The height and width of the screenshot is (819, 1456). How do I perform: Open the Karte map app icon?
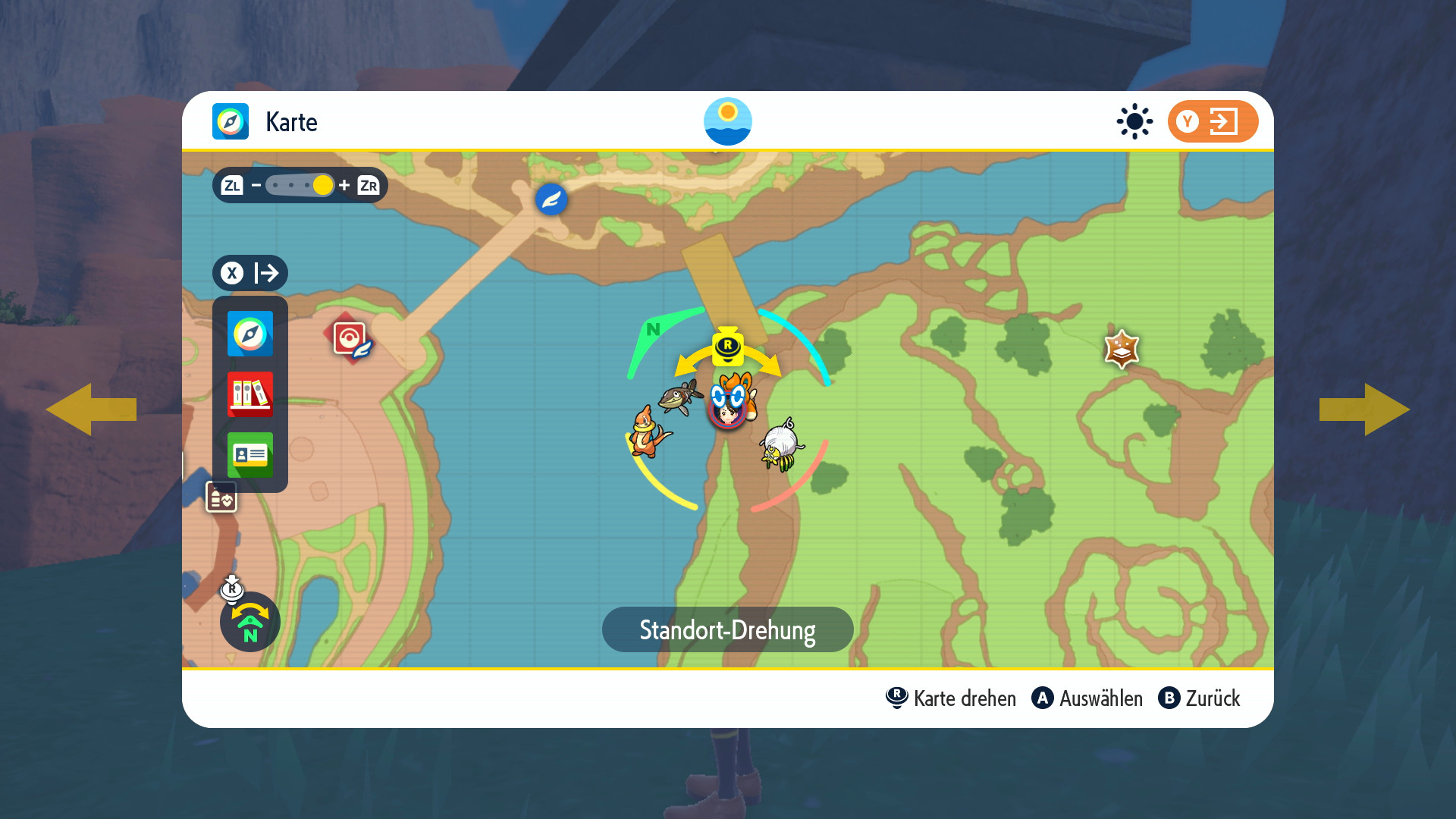[249, 334]
